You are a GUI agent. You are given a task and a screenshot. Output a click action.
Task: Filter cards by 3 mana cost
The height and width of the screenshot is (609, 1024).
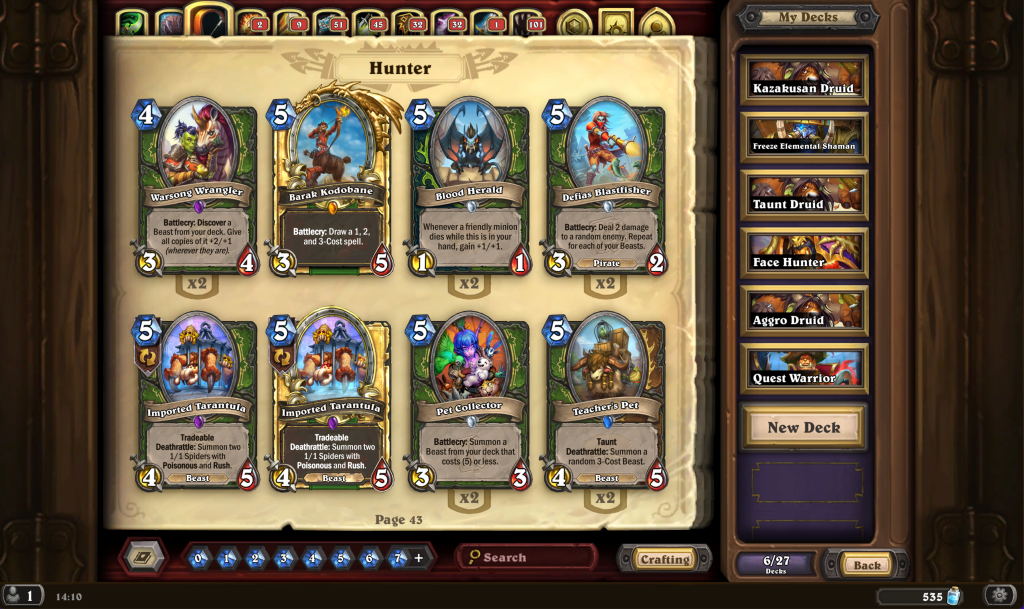point(285,558)
